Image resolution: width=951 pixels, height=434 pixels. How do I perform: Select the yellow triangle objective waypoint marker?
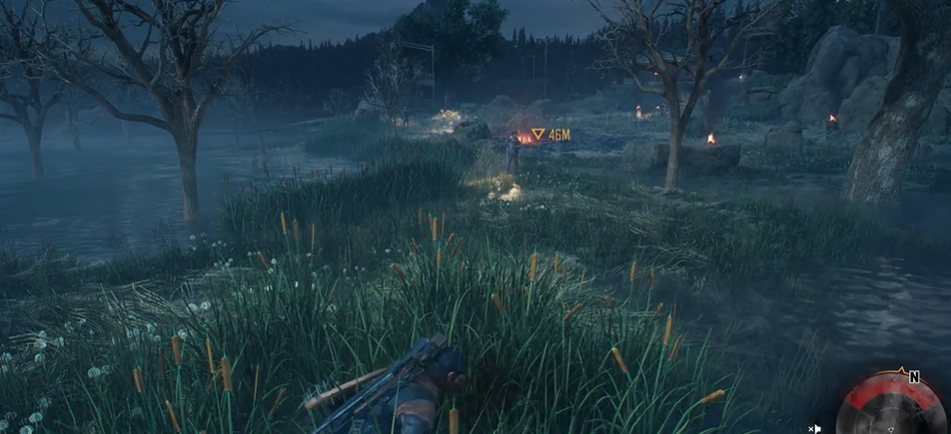(538, 134)
